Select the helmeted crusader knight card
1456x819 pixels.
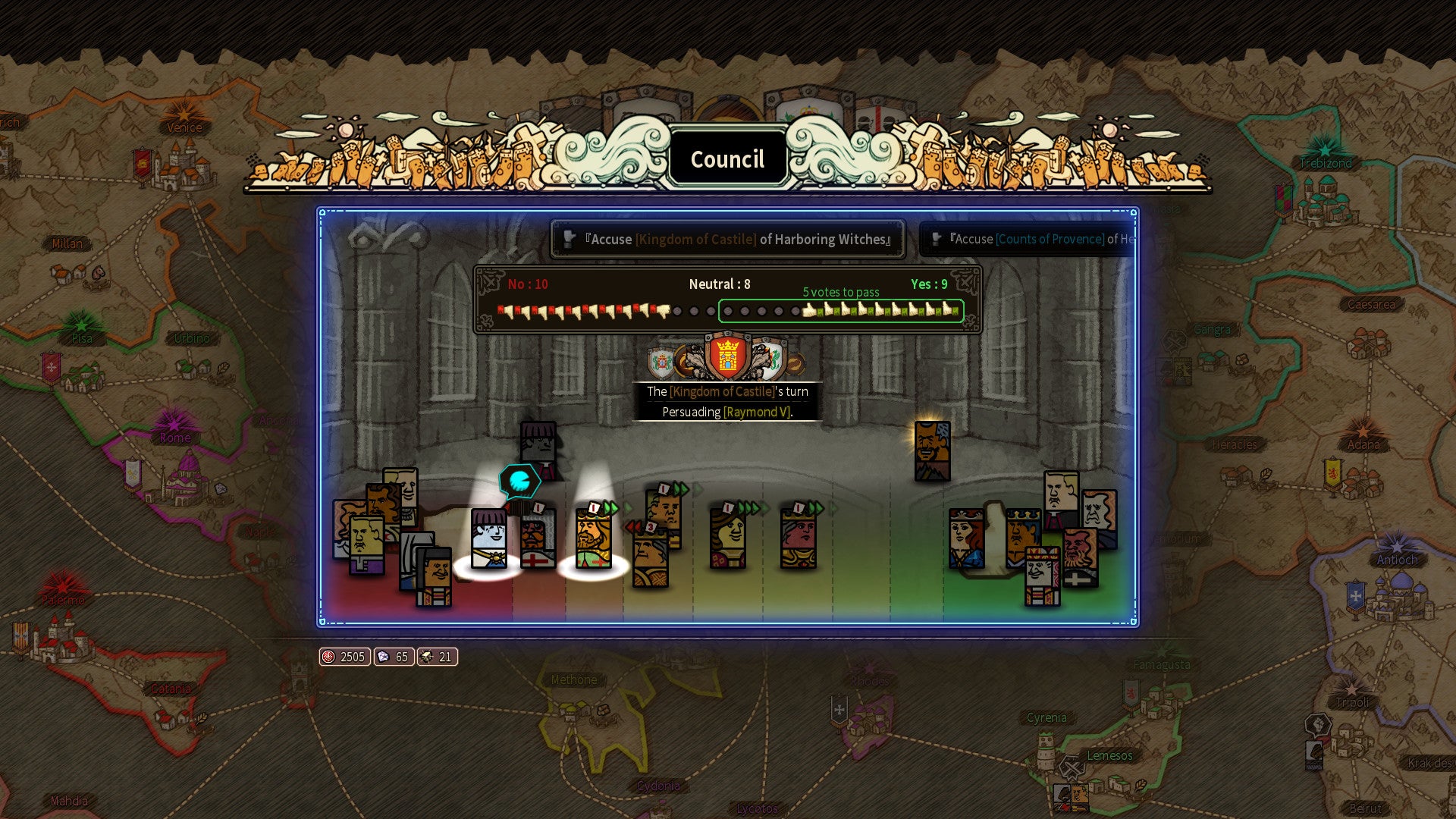(538, 539)
